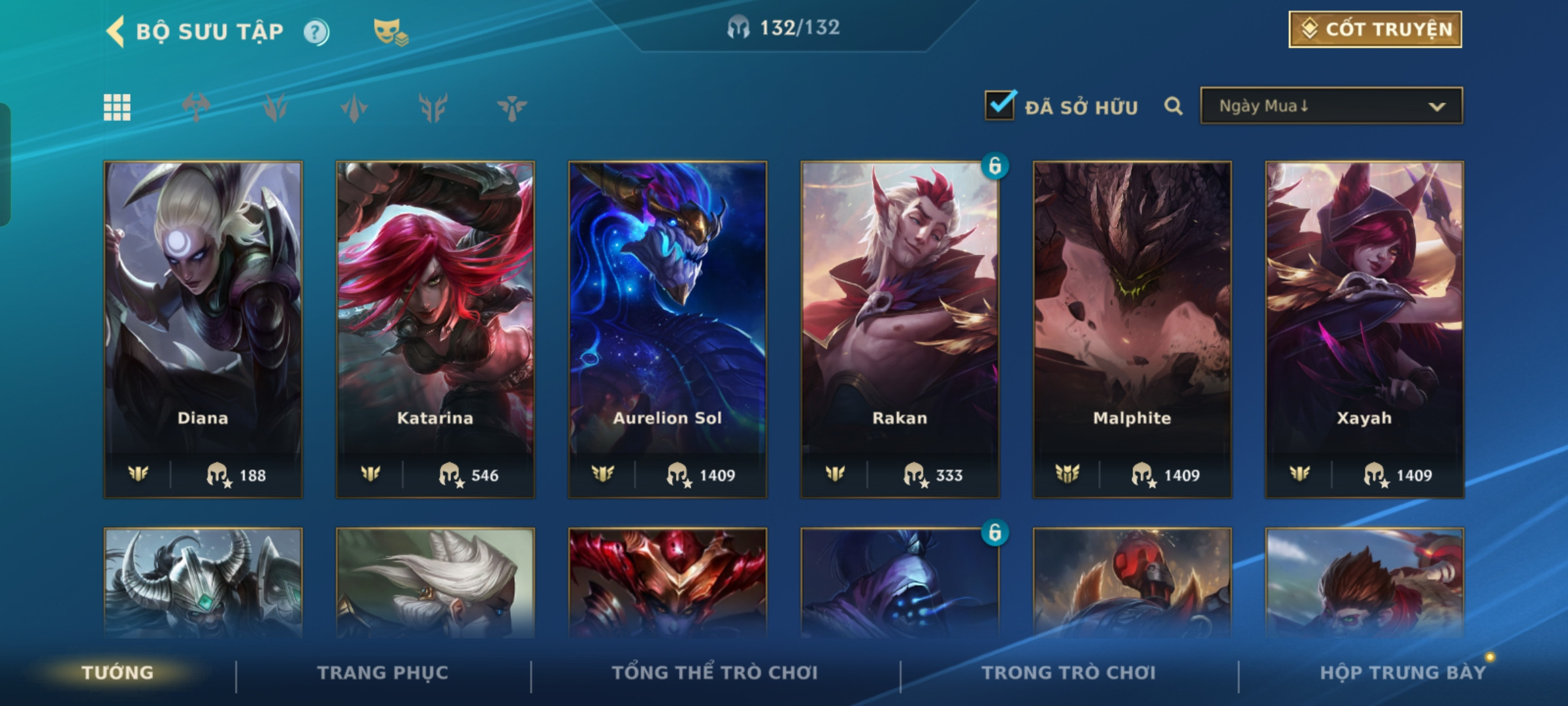Go back from Bộ Sưu Tập screen
This screenshot has width=1568, height=706.
click(116, 31)
